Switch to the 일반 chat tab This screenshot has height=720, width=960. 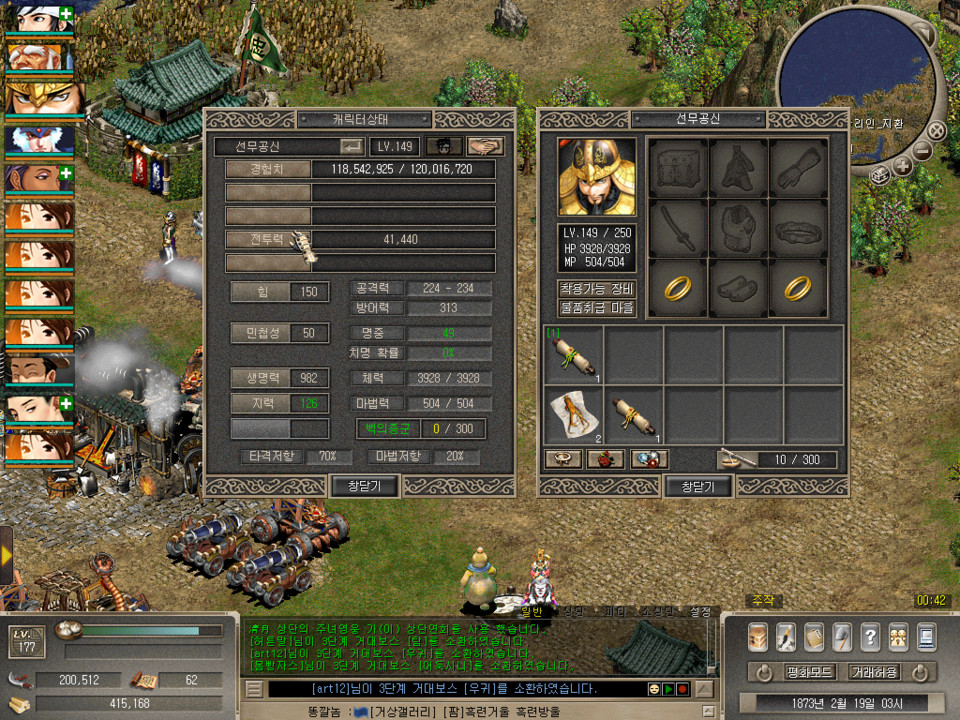click(x=530, y=611)
